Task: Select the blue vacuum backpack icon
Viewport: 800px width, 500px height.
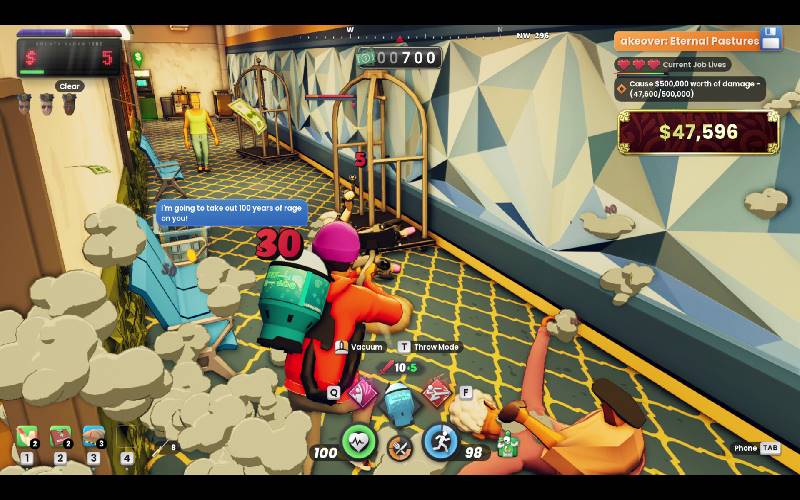Action: pos(398,402)
